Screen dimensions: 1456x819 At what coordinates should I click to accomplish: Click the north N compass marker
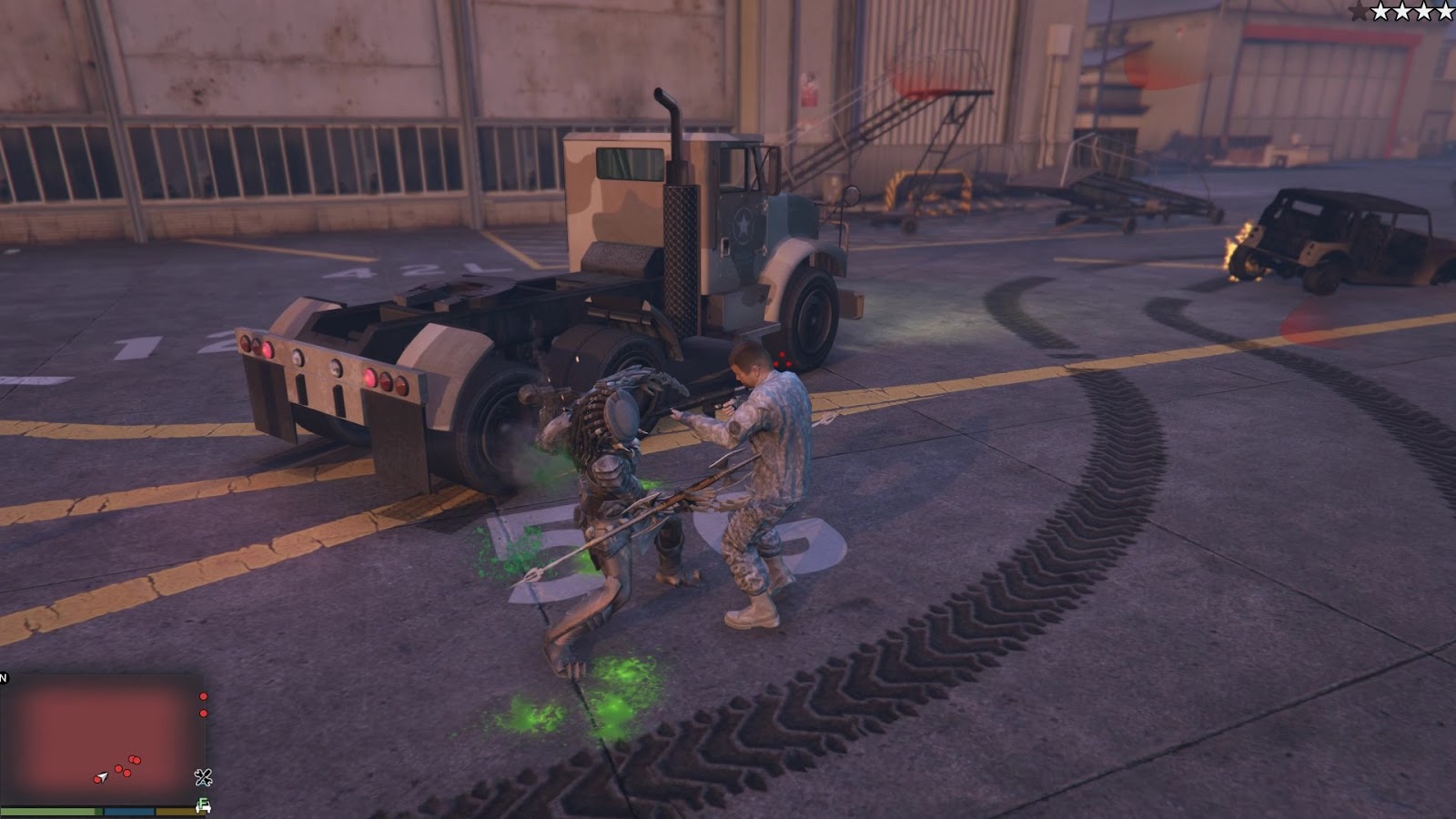4,677
